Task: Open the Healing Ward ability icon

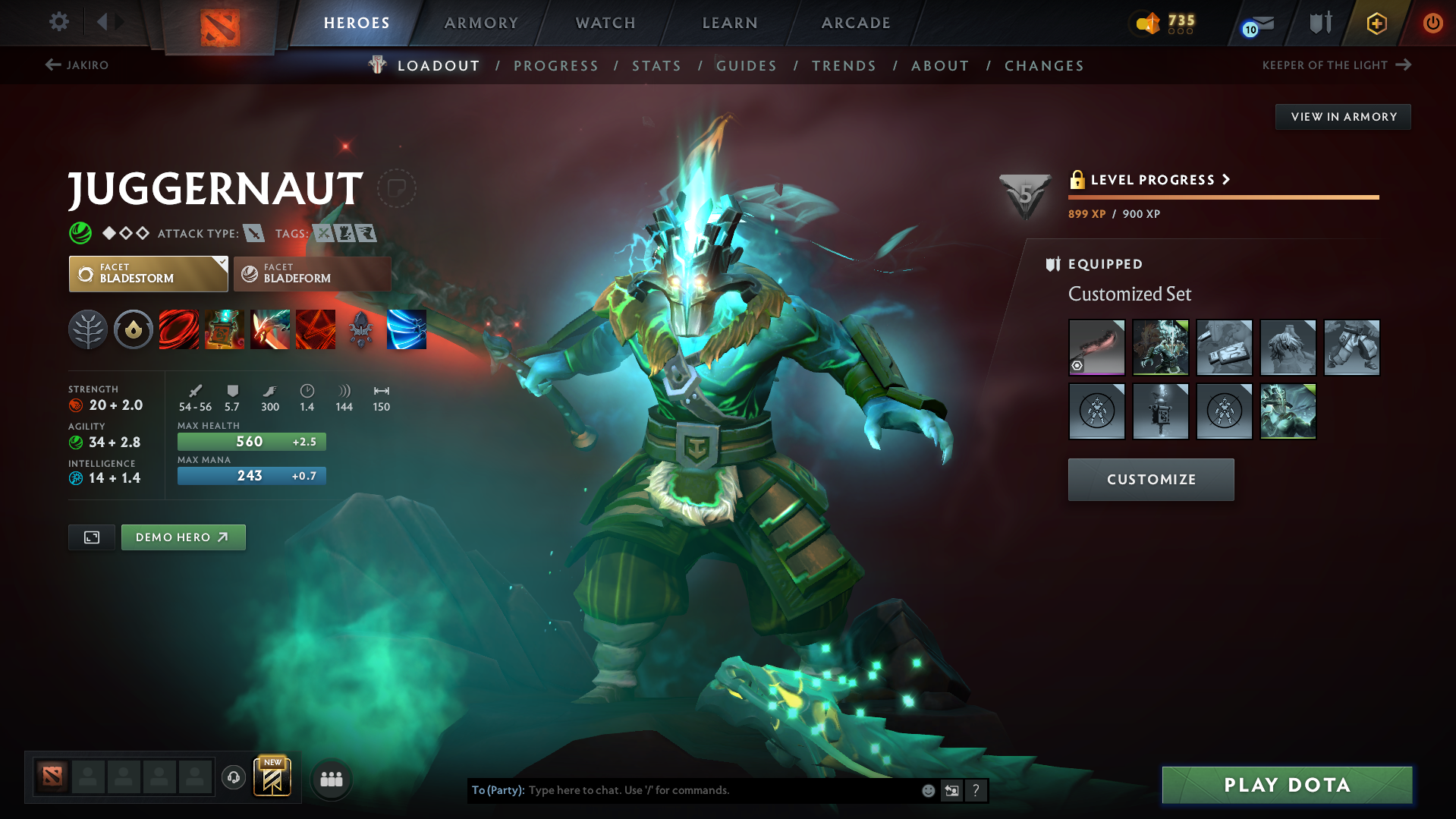Action: (225, 329)
